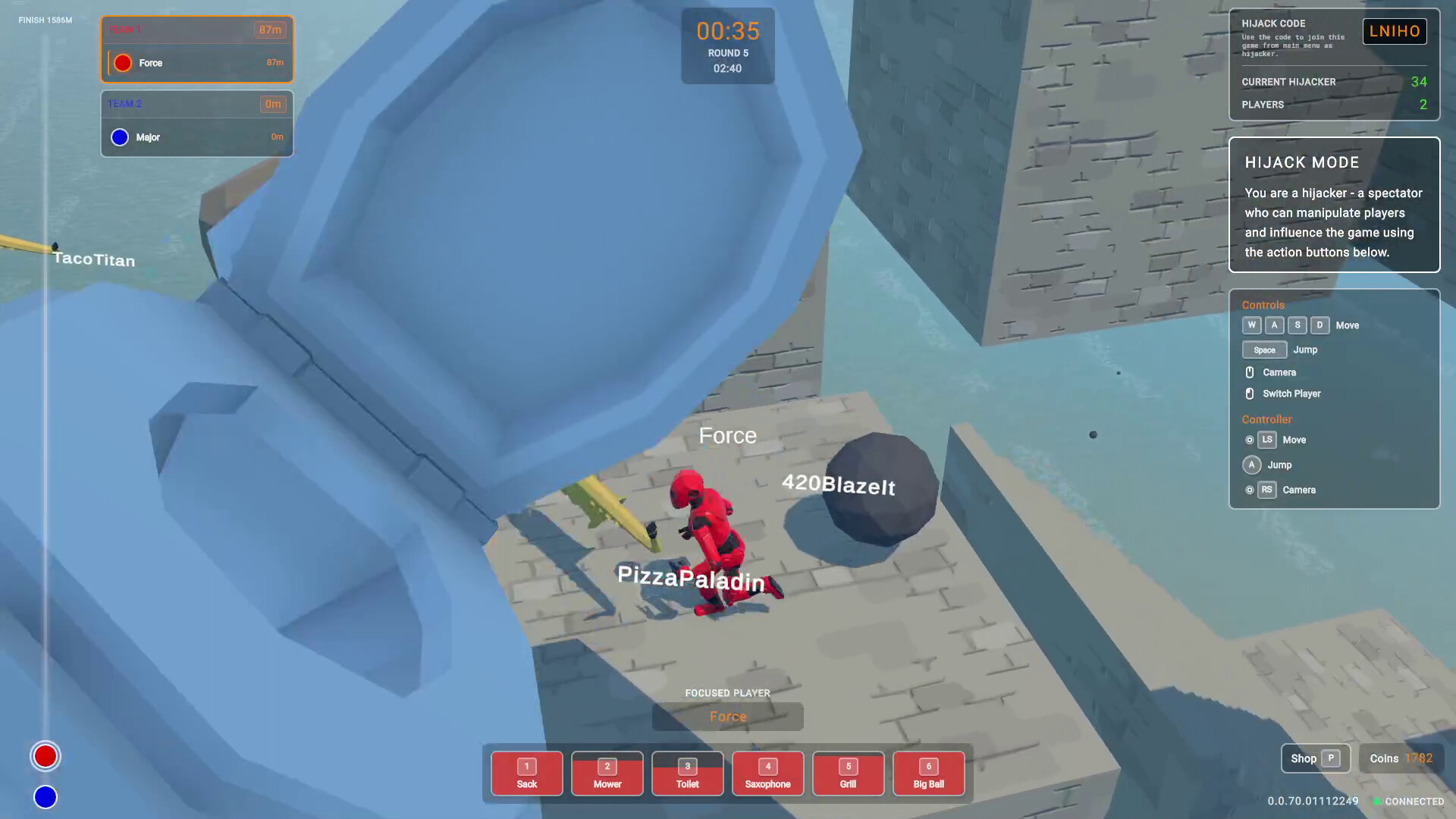Trigger the Saxophone action
The height and width of the screenshot is (819, 1456).
click(767, 773)
